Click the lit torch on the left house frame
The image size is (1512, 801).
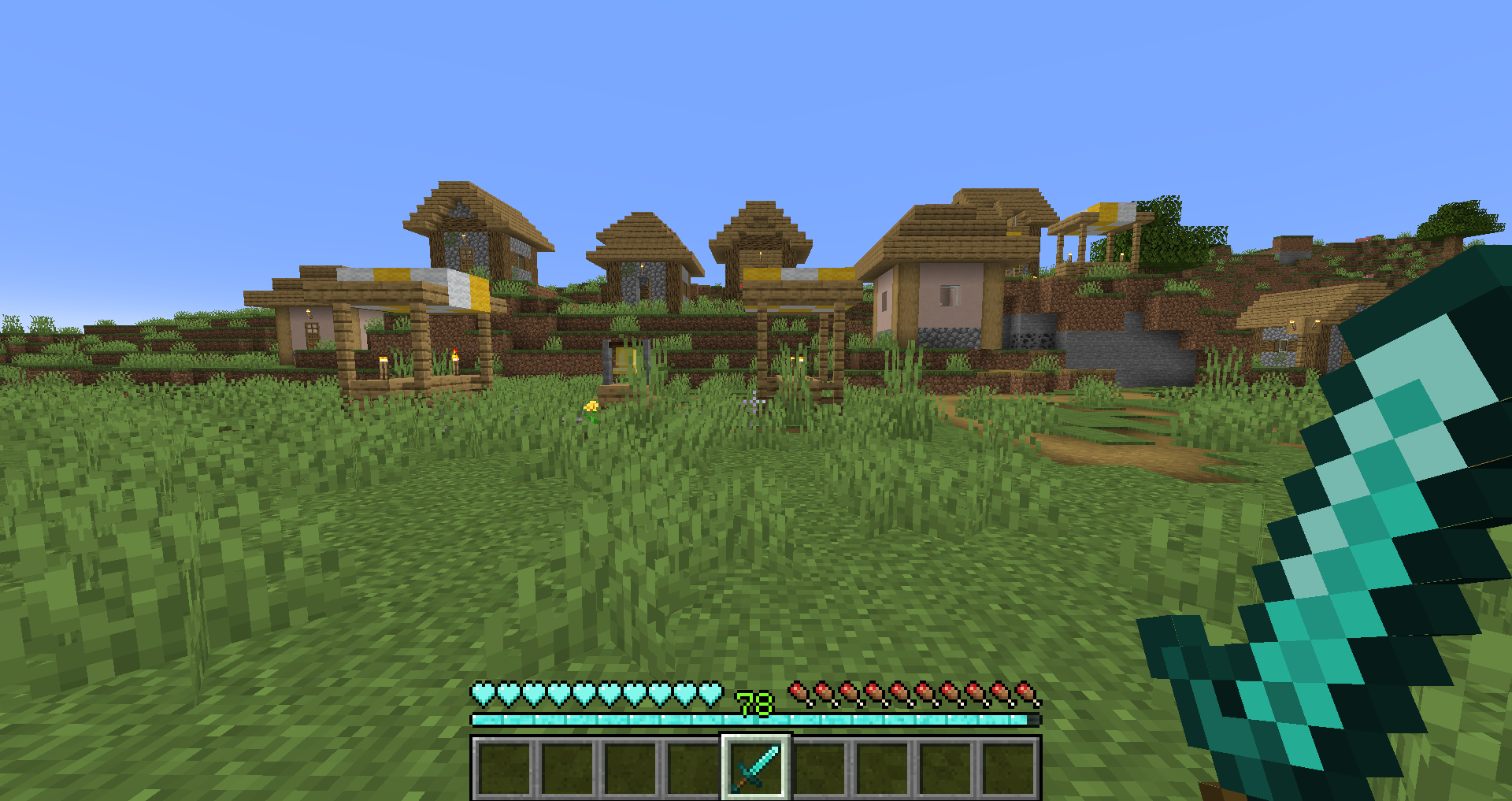point(384,362)
